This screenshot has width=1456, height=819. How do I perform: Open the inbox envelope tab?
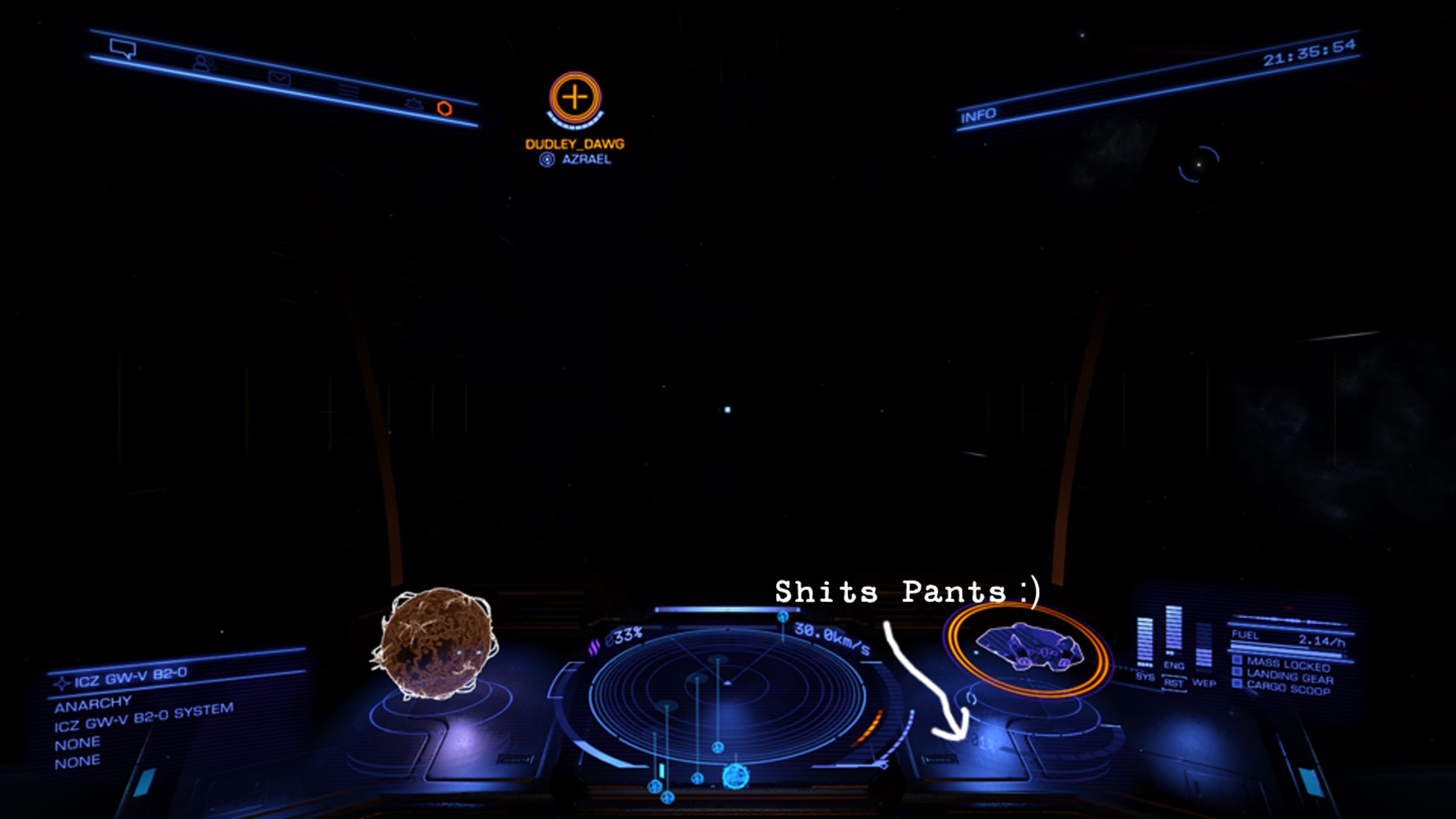pos(279,78)
